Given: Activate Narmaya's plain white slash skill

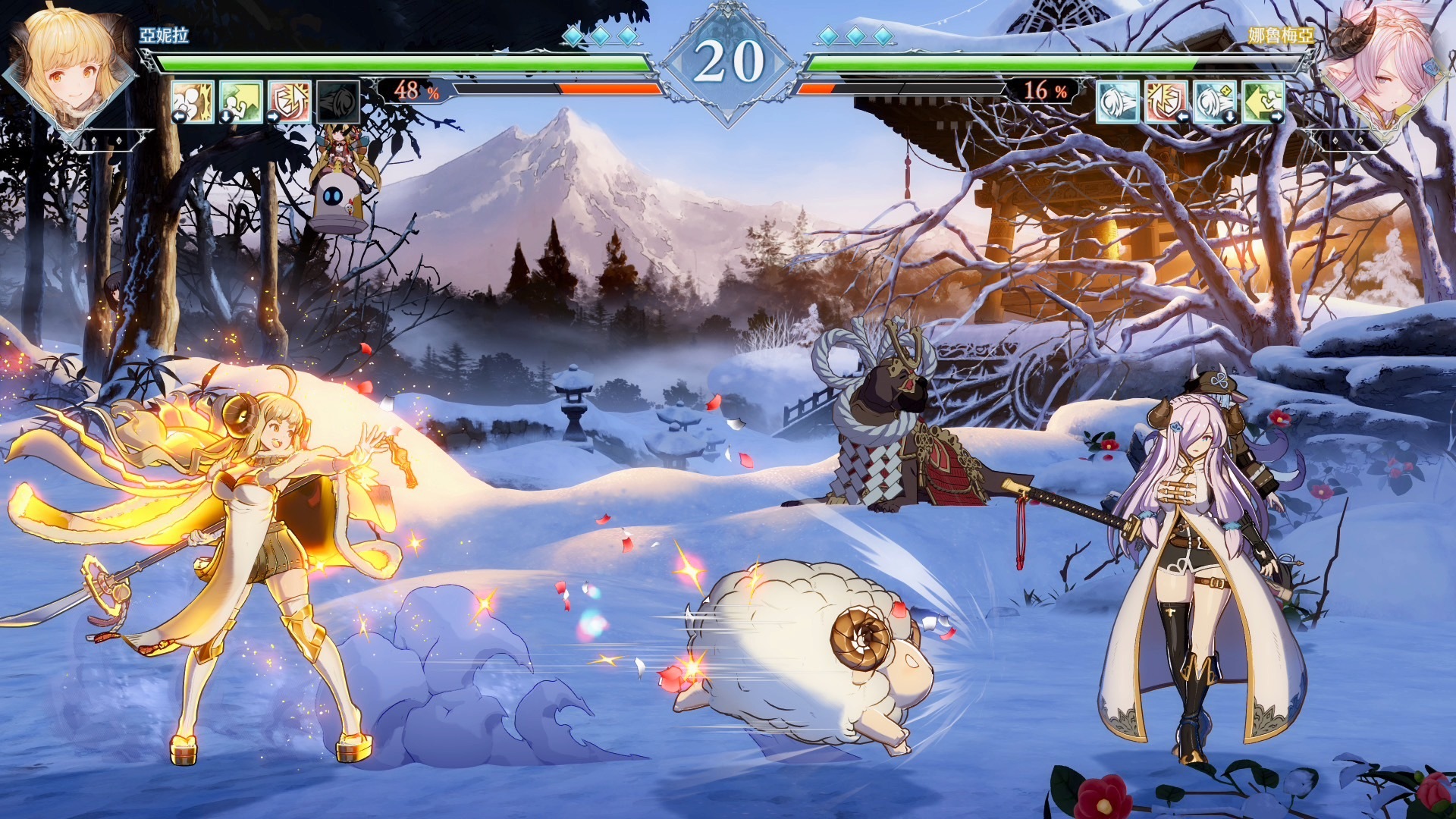Looking at the screenshot, I should click(x=1118, y=101).
